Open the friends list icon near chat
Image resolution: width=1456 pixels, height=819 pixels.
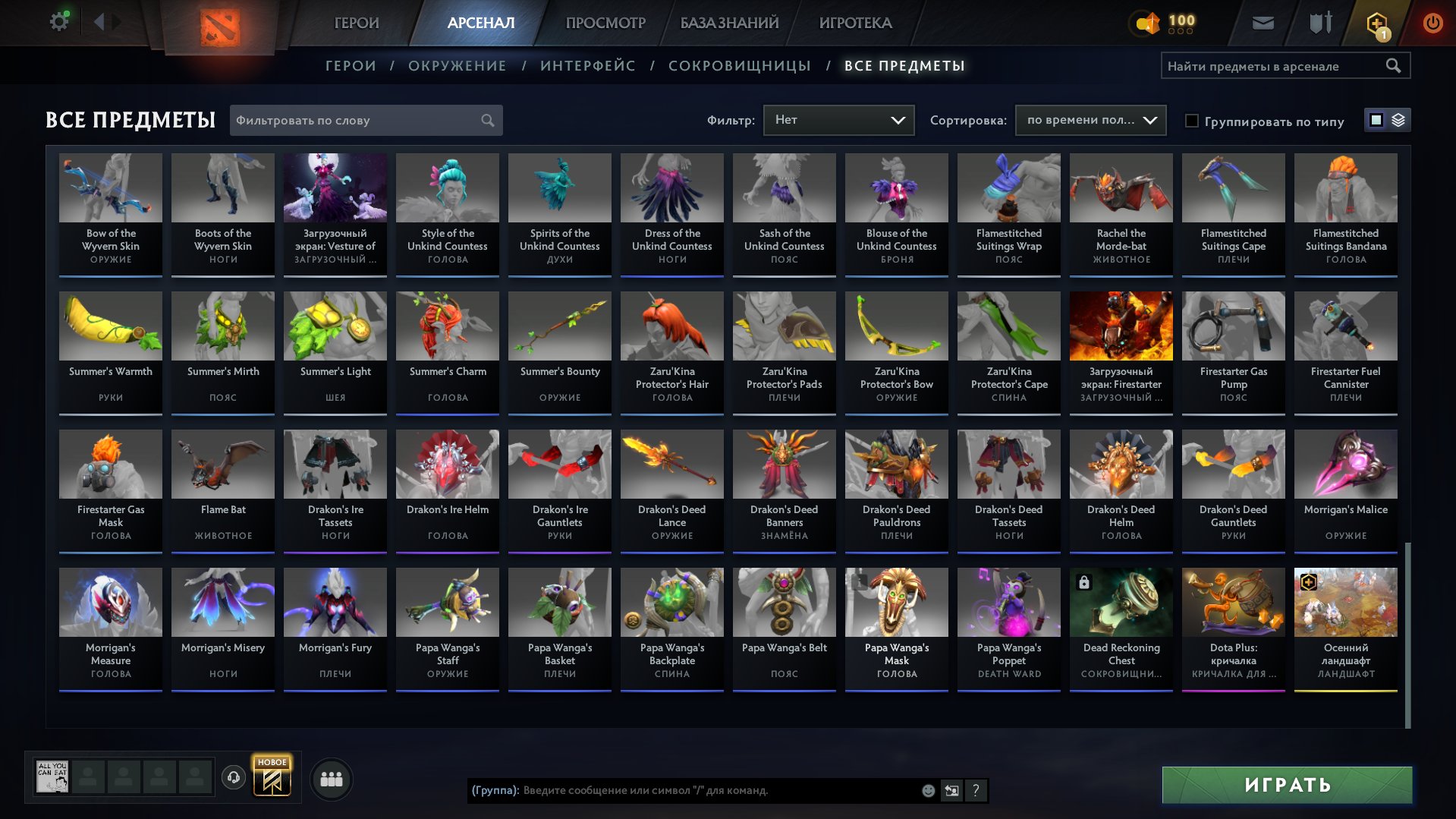[x=331, y=778]
